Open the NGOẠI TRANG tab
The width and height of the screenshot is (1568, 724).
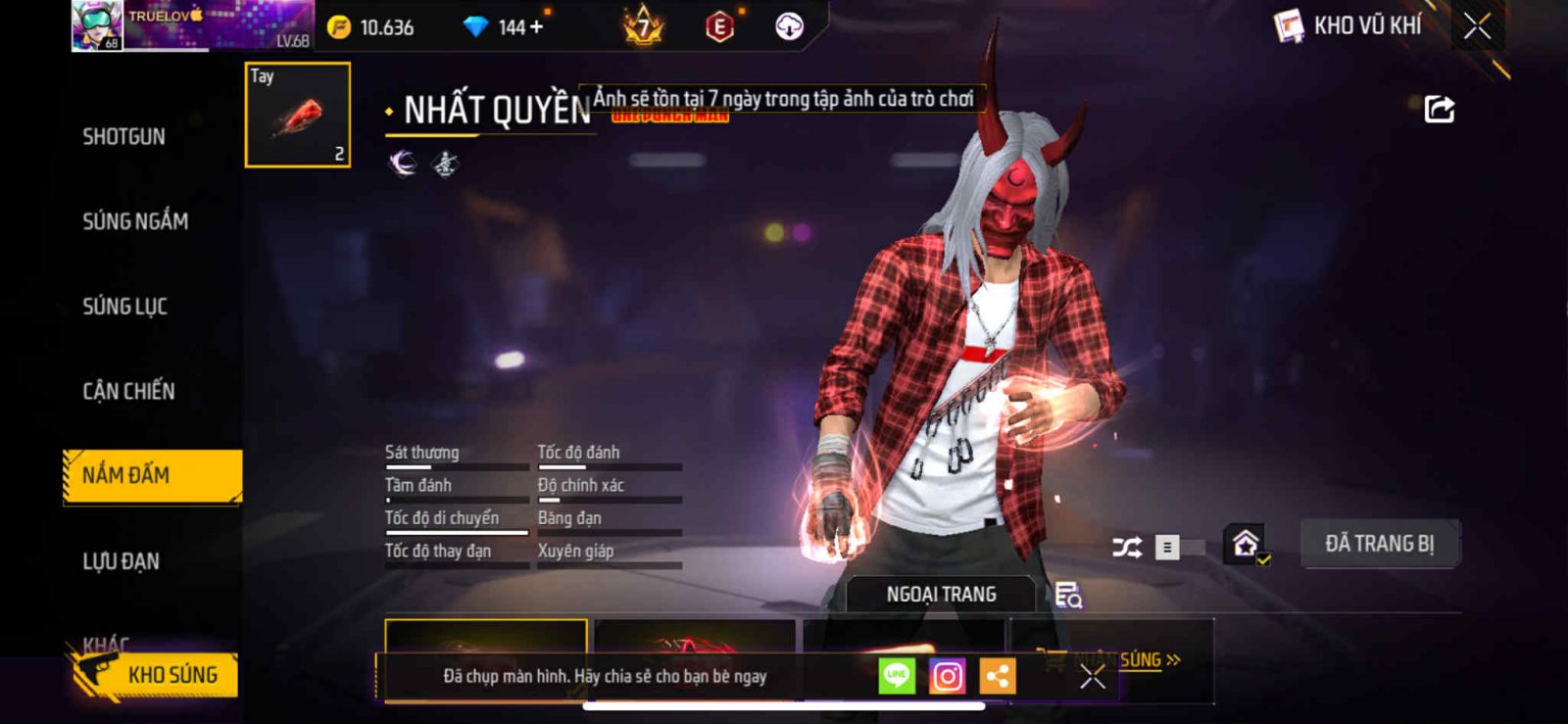(x=941, y=595)
